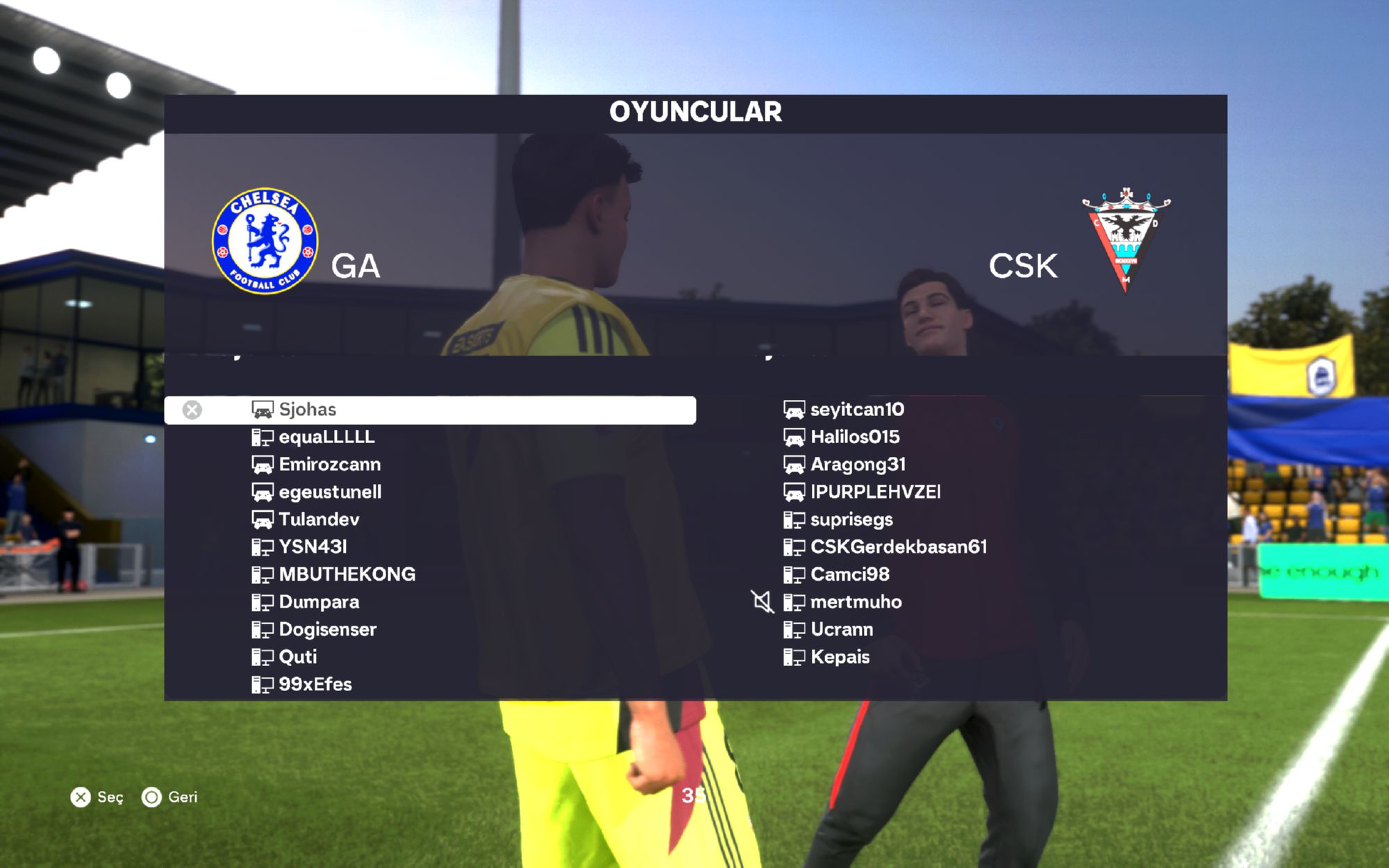Pick the Camci98 player entry
The height and width of the screenshot is (868, 1389).
849,574
